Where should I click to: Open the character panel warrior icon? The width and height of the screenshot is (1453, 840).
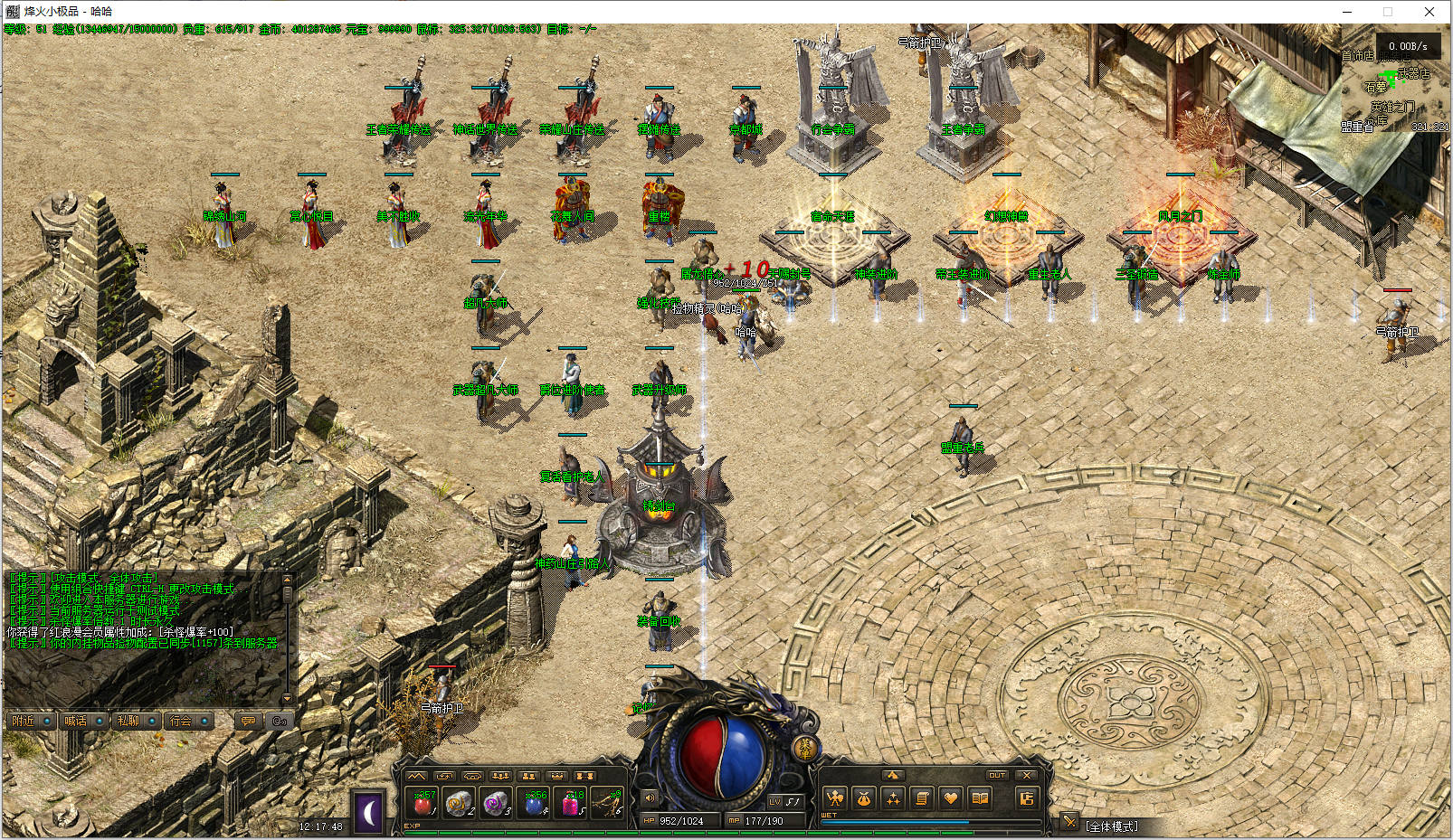835,798
